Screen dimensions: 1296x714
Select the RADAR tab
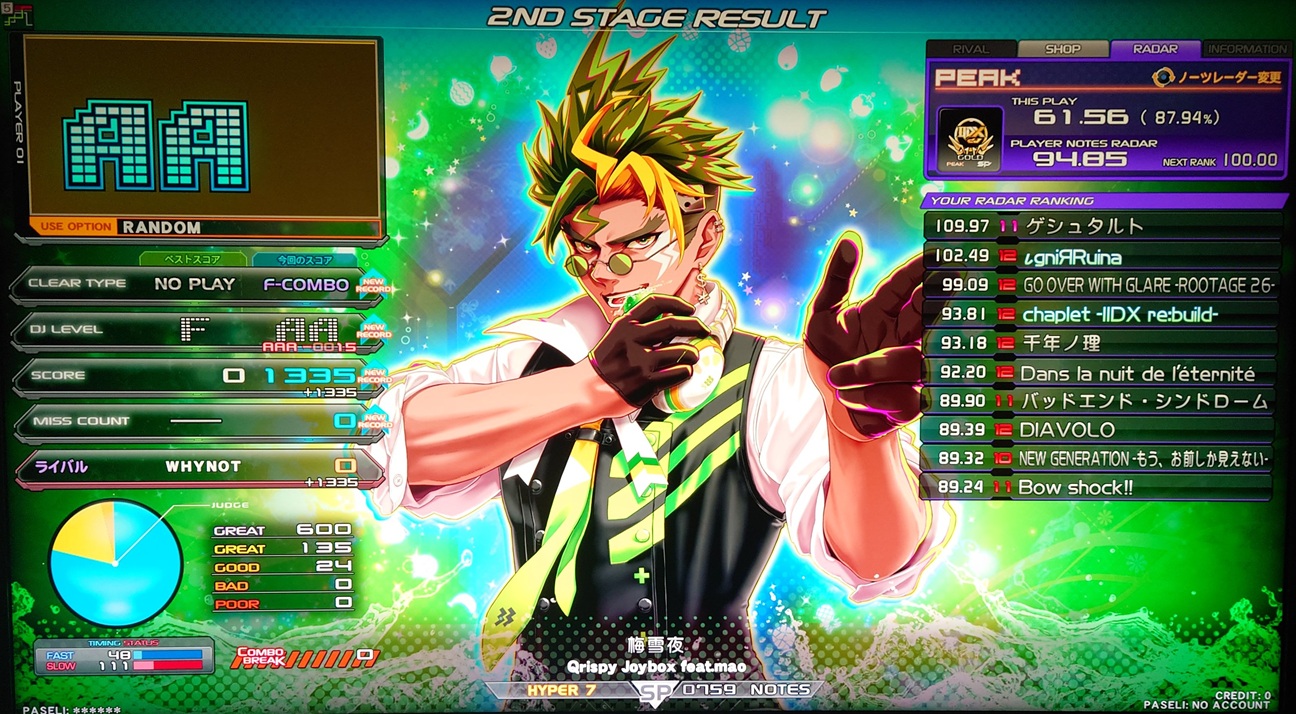pos(1155,49)
